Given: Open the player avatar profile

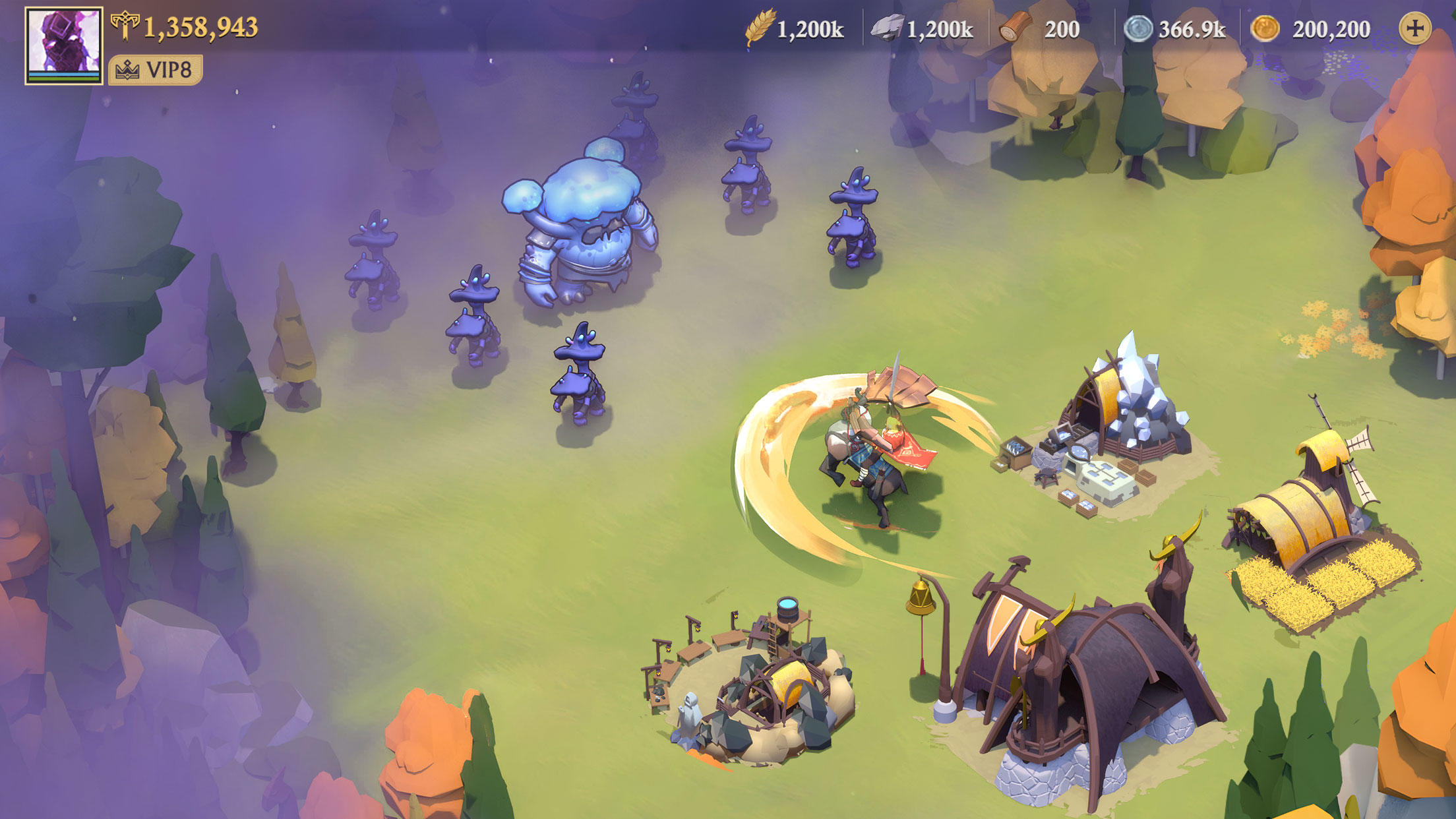Looking at the screenshot, I should pos(64,45).
